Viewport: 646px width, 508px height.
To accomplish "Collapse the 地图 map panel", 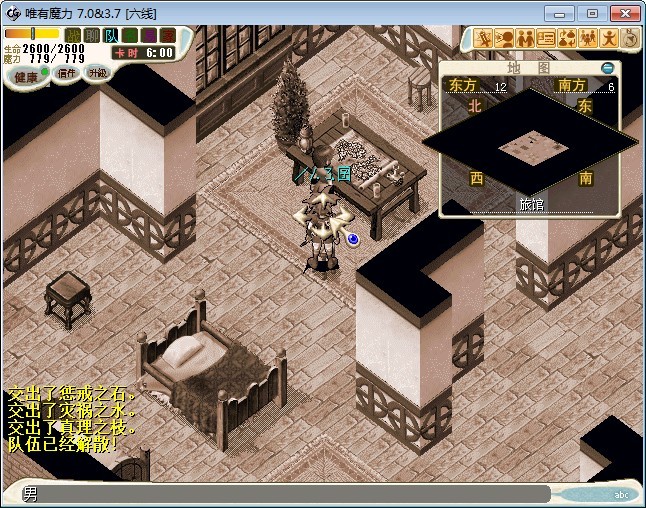I will (x=607, y=67).
